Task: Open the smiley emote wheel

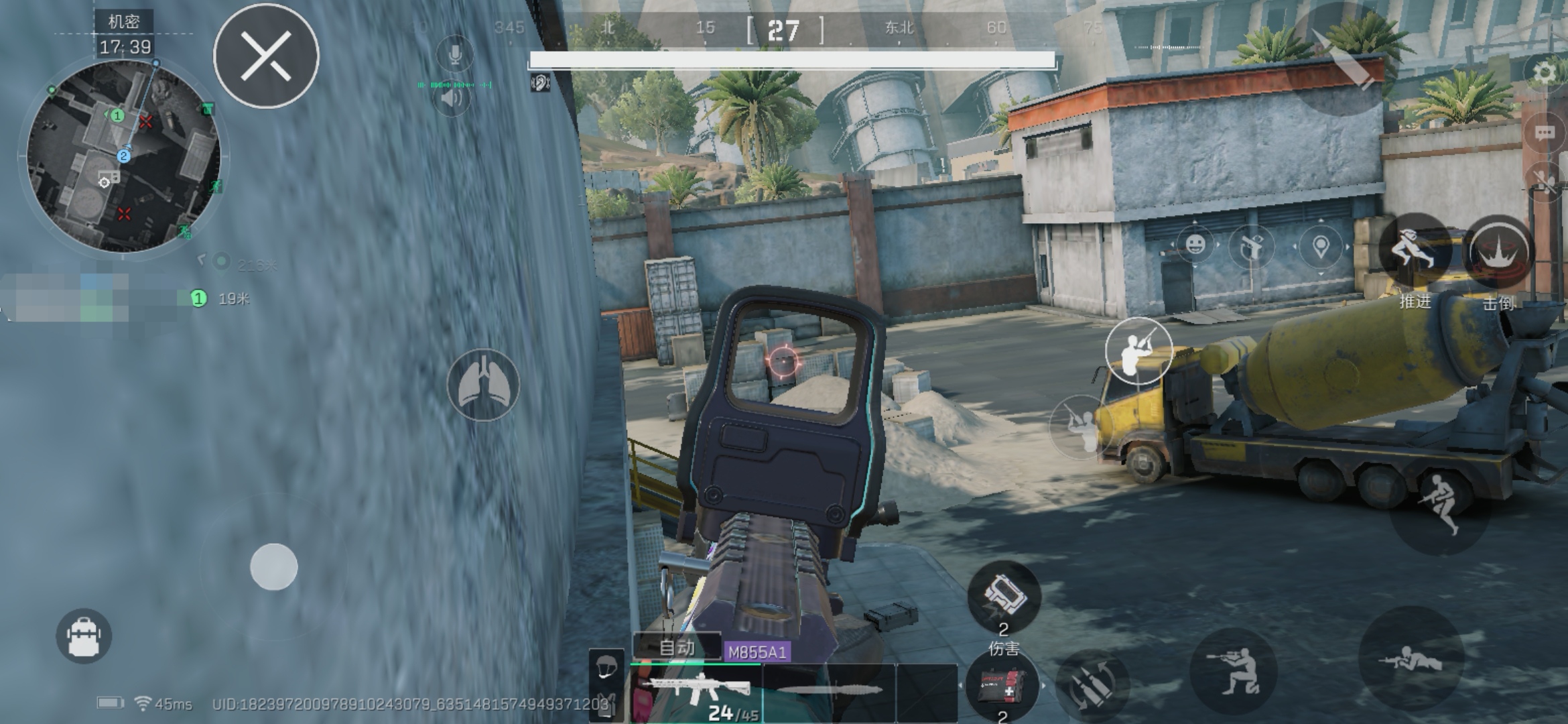Action: 1195,244
